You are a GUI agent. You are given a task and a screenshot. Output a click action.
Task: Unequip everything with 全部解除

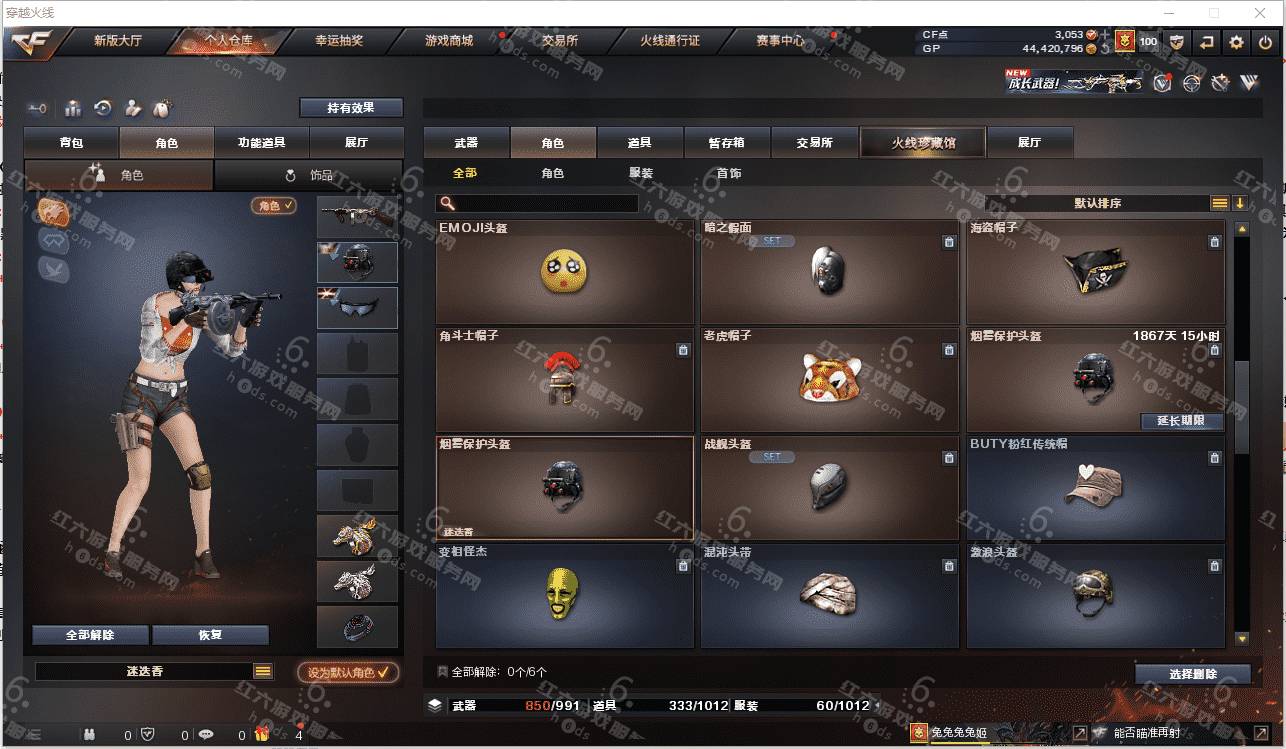[x=90, y=635]
